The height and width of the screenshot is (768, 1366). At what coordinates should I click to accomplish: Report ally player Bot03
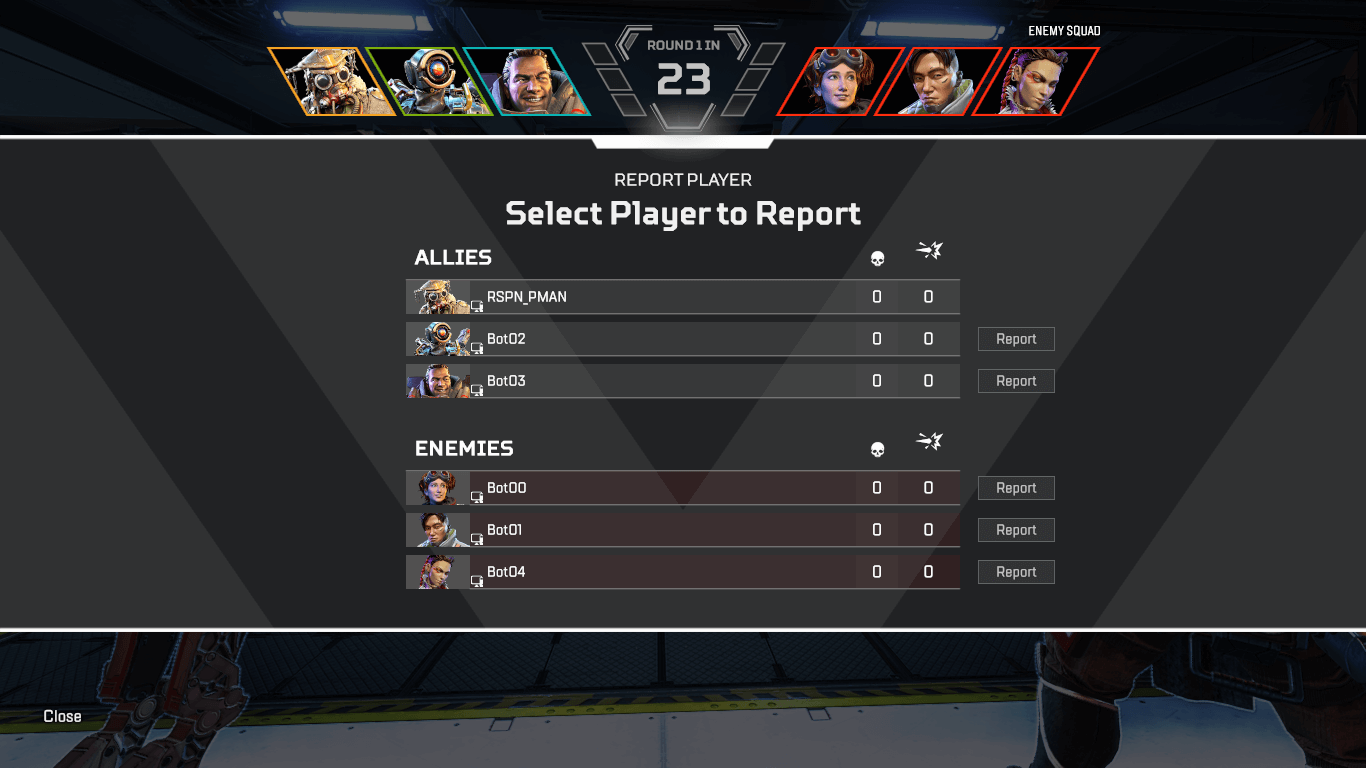[x=1016, y=381]
